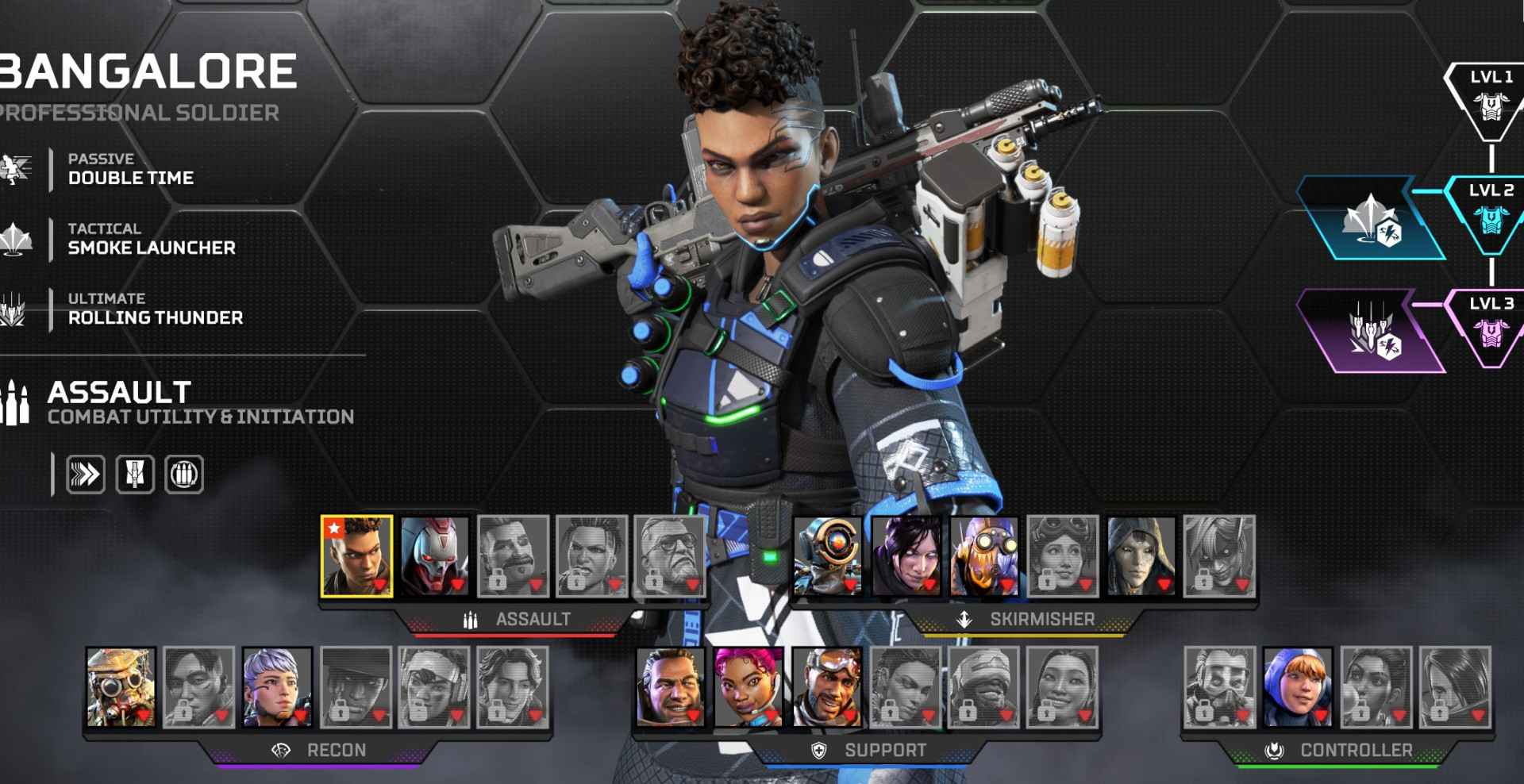Select Wattson in the Controller row

click(x=1297, y=687)
